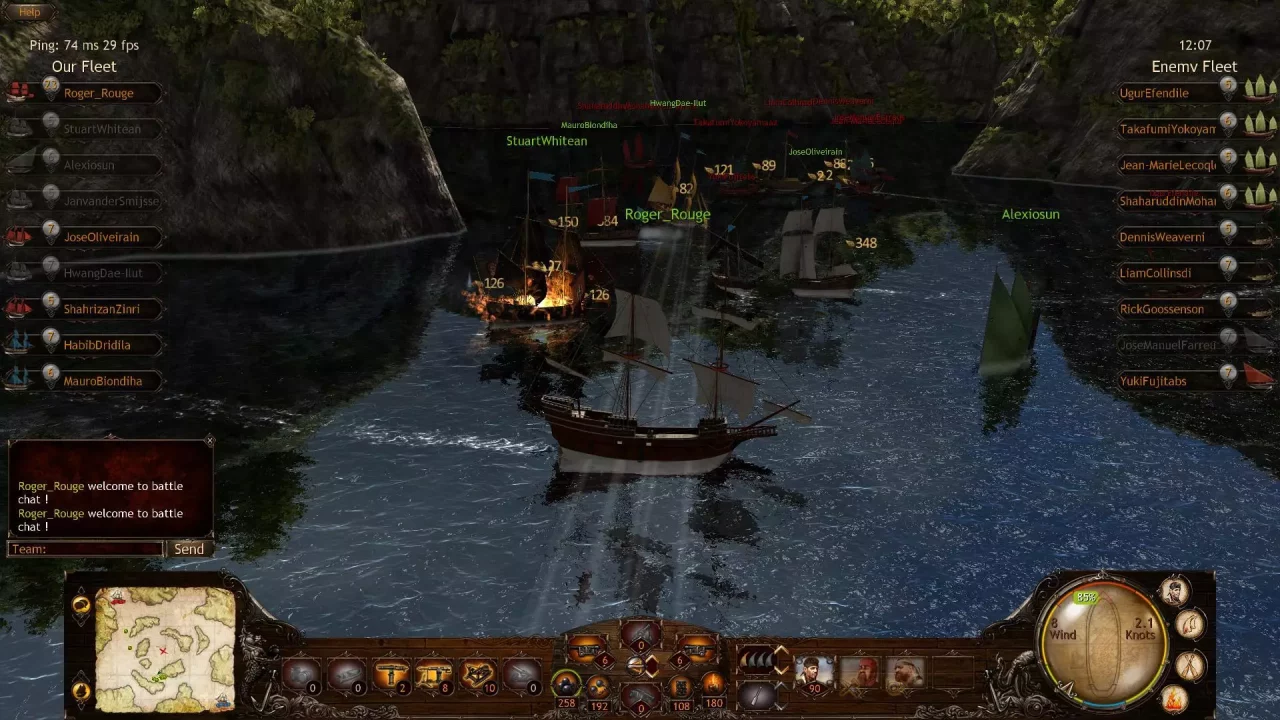
Task: Select the captain portrait icon near the compass
Action: pyautogui.click(x=1173, y=591)
